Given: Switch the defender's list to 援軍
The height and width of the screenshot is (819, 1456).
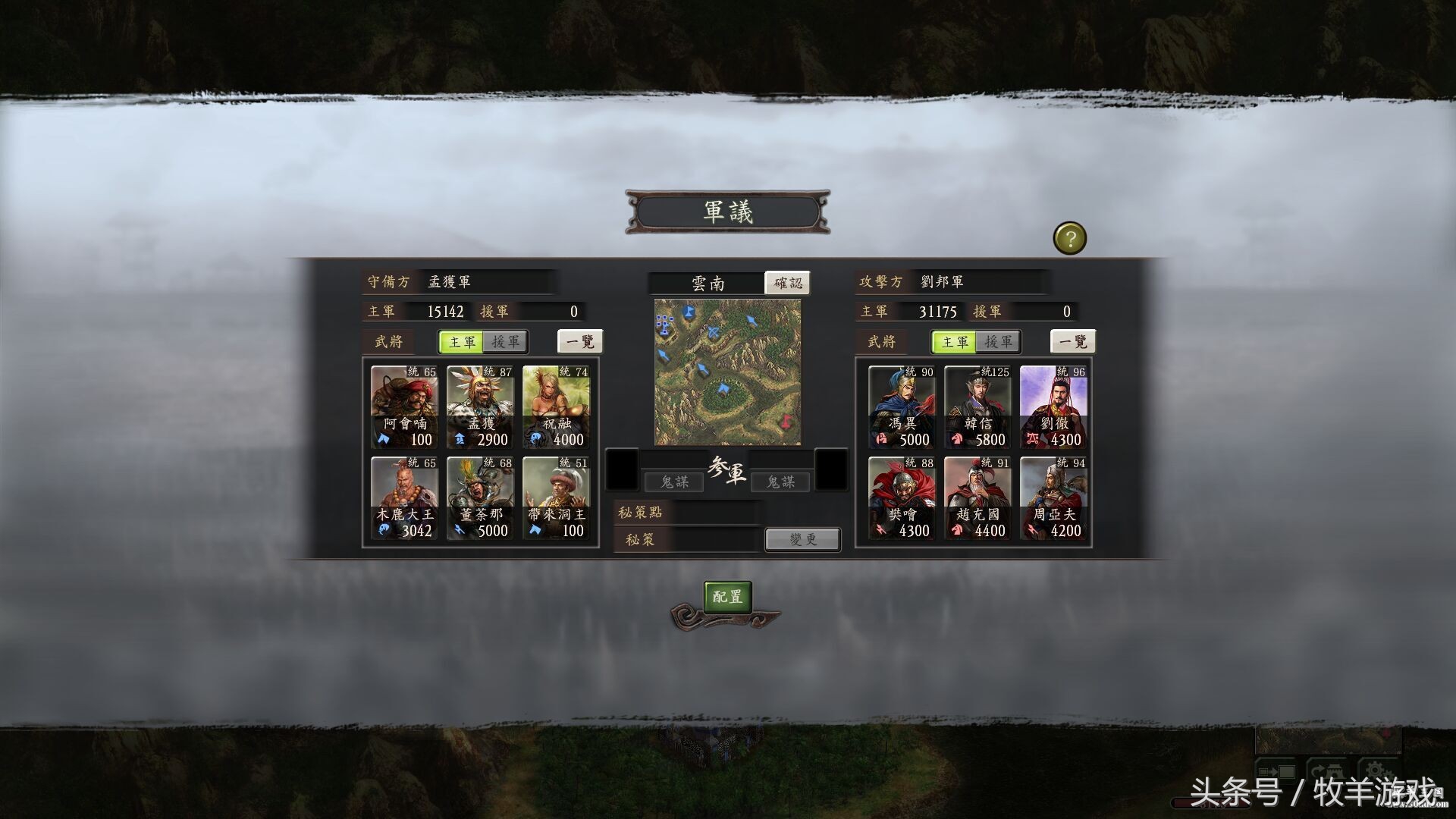Looking at the screenshot, I should pos(505,342).
